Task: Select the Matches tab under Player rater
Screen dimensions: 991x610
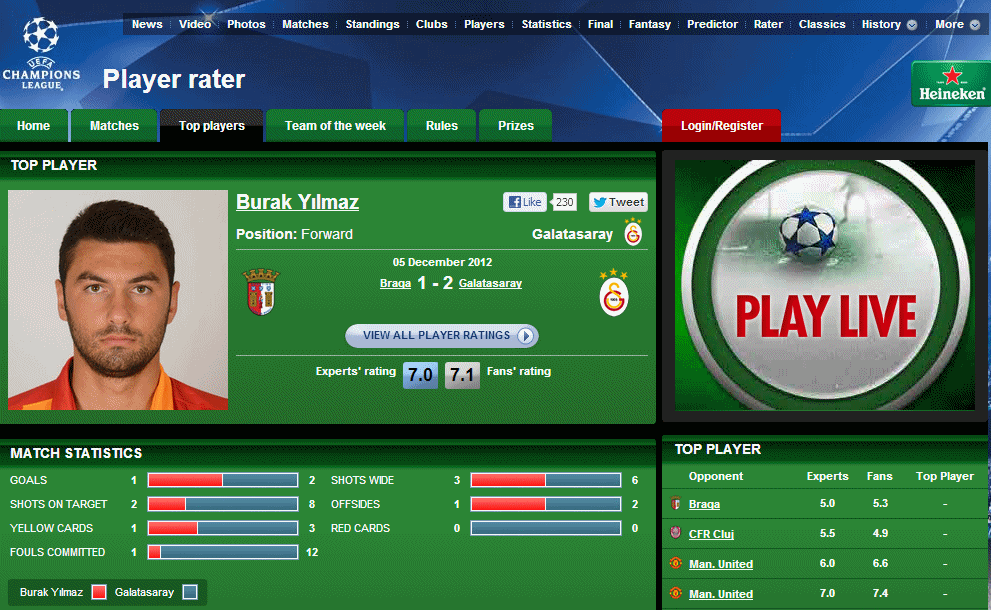Action: pos(114,126)
